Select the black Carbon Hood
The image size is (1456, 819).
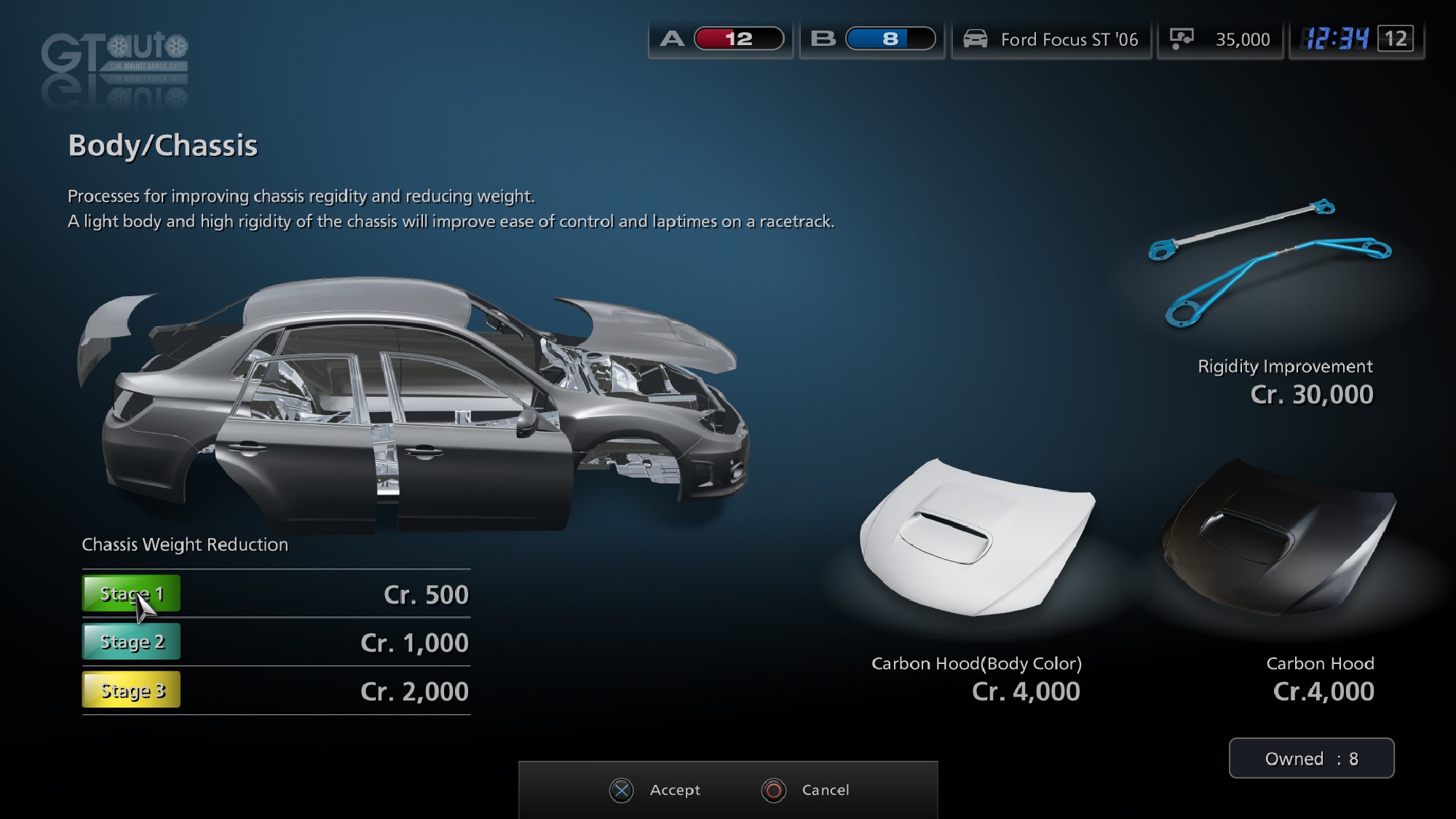(x=1278, y=539)
